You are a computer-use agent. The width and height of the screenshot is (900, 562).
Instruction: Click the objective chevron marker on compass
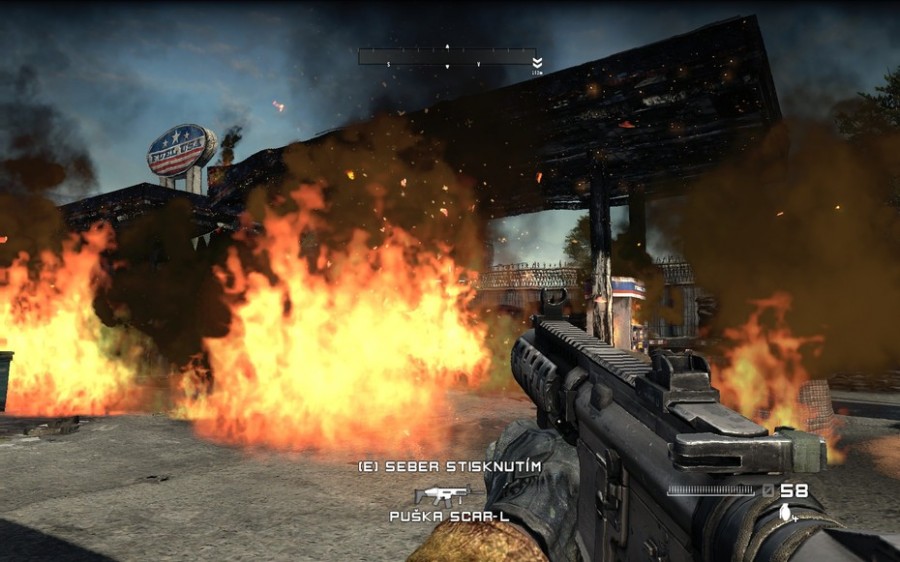point(538,62)
